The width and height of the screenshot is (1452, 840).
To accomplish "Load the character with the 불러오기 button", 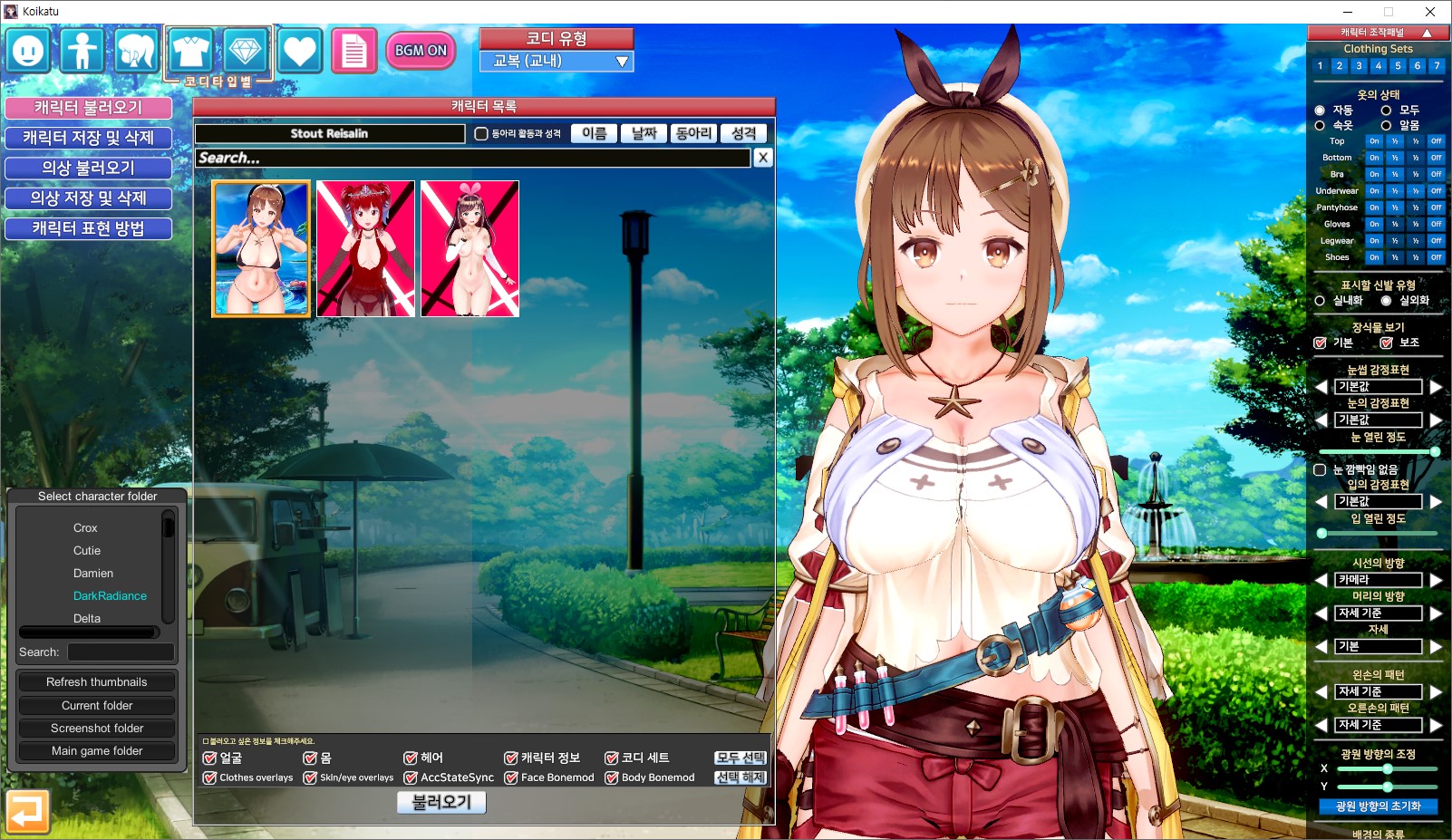I will (441, 802).
